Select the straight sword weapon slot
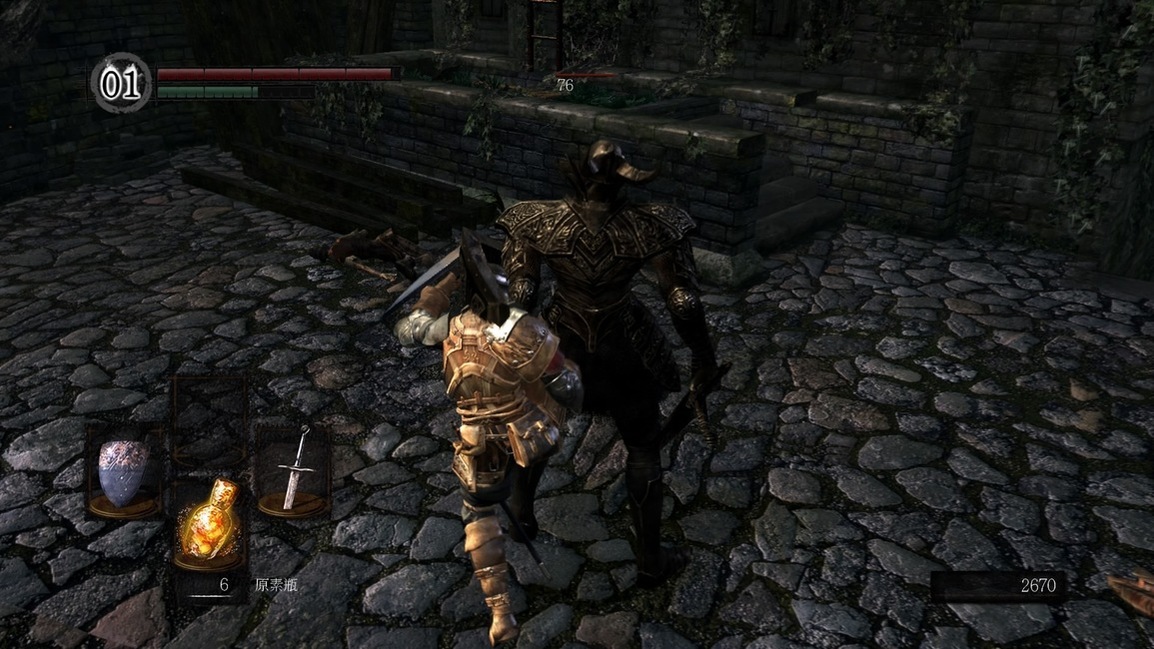The height and width of the screenshot is (649, 1154). pos(292,470)
